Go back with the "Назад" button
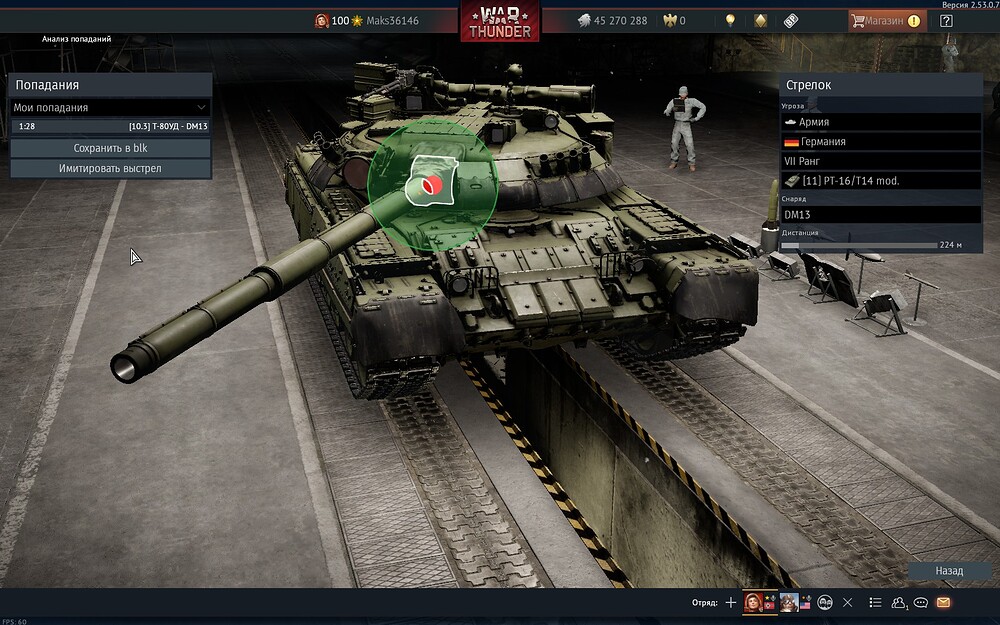 point(949,571)
